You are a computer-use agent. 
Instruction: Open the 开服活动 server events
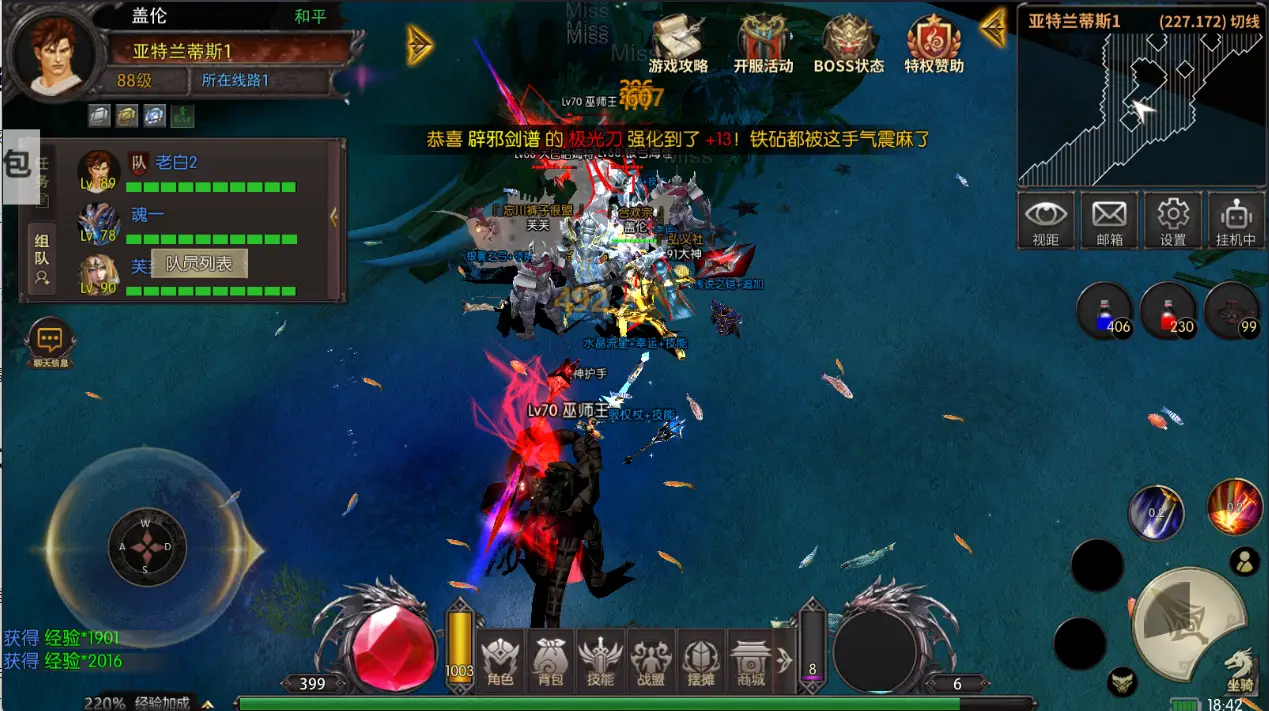point(762,45)
